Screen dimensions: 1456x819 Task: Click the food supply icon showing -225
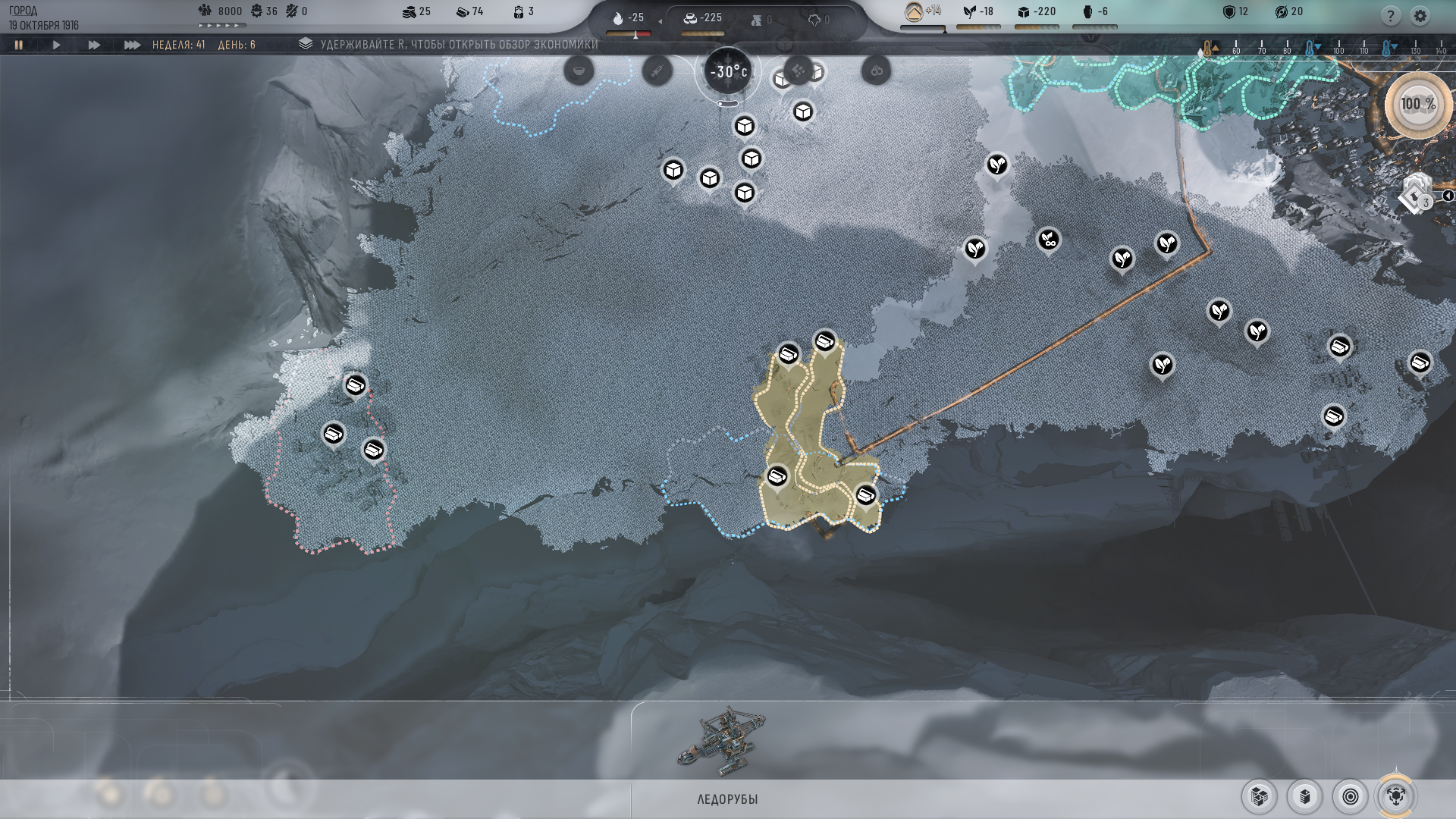pos(690,18)
